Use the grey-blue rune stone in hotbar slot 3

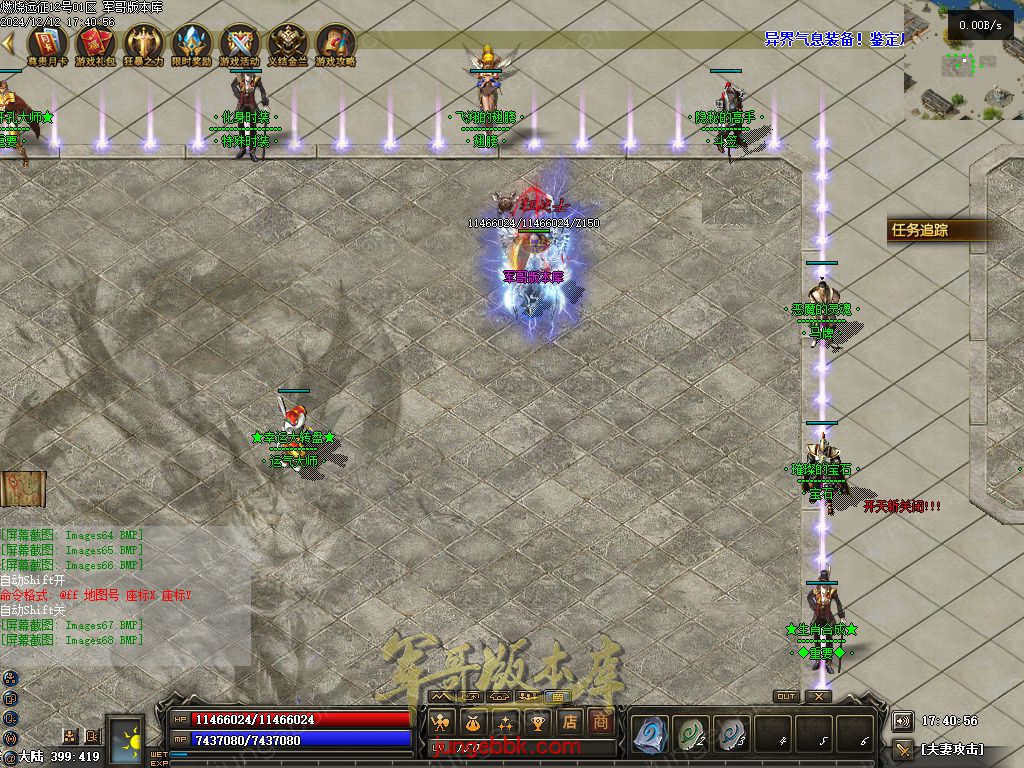point(732,734)
